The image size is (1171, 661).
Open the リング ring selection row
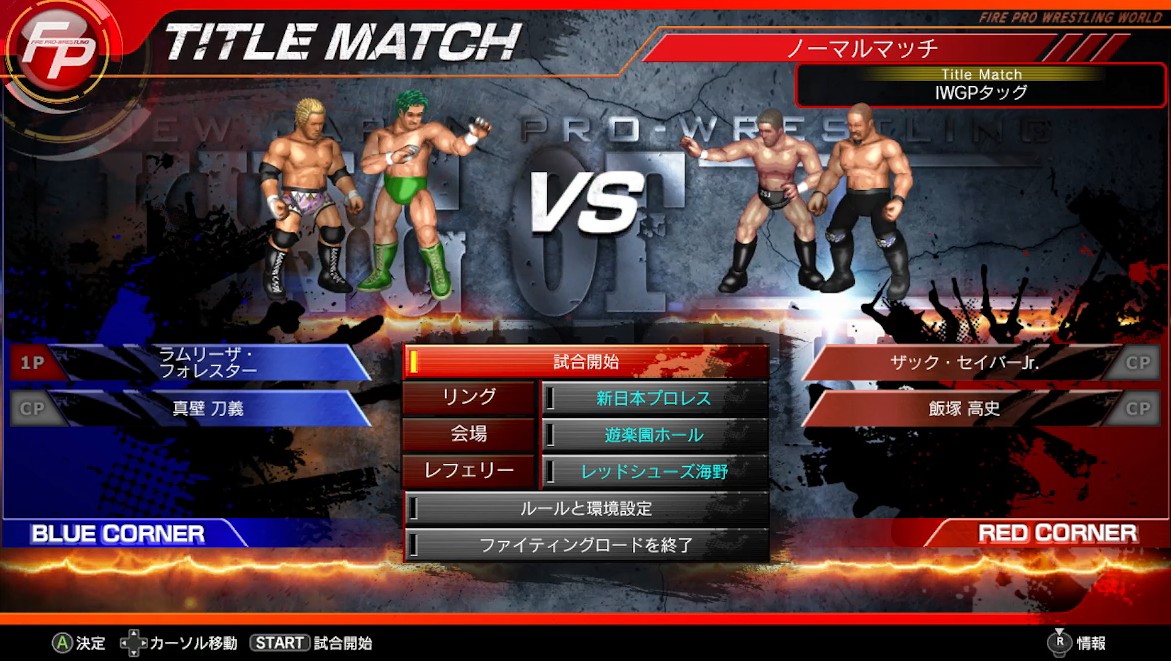469,398
